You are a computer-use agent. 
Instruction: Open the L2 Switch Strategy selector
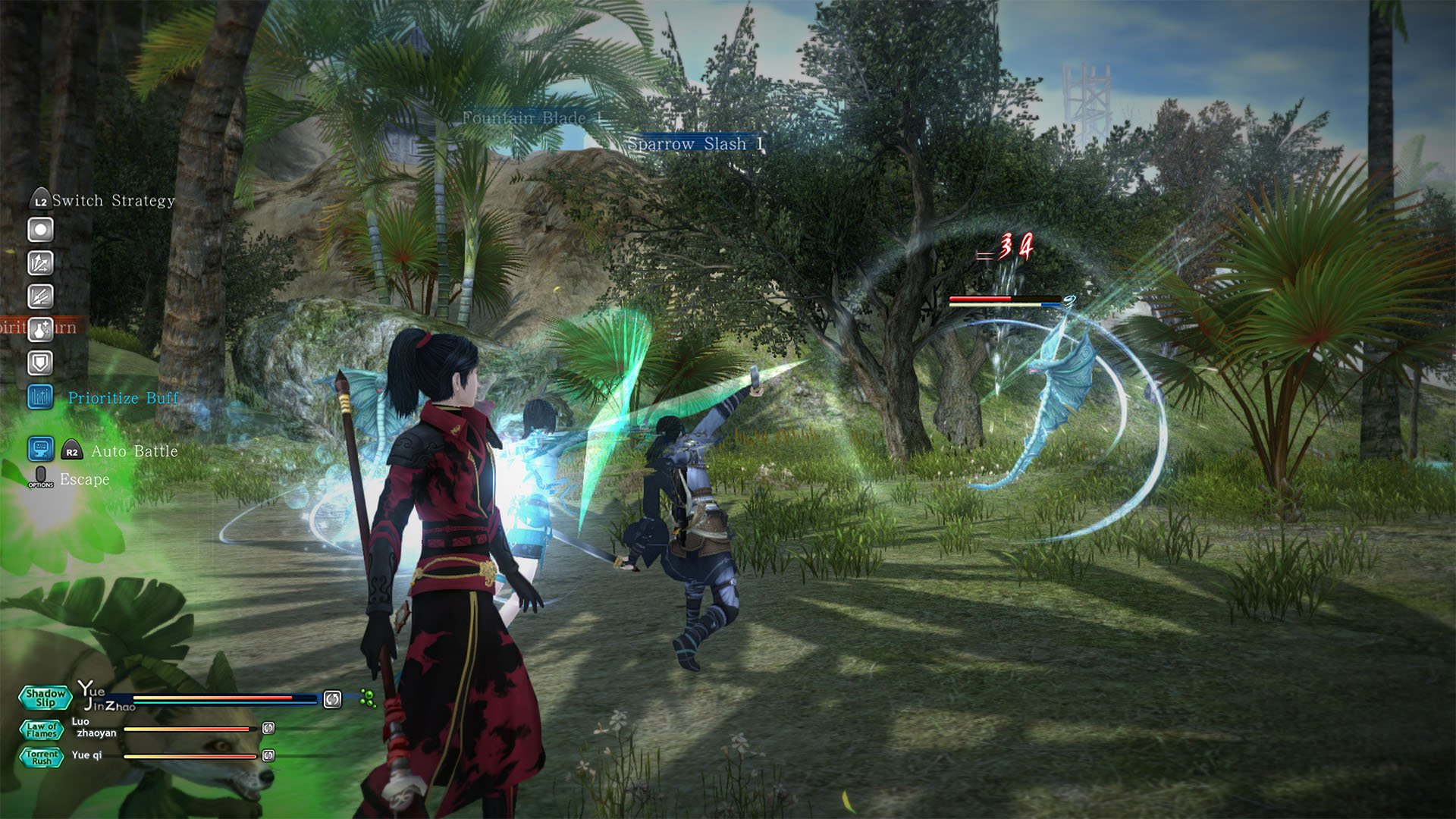pos(39,199)
